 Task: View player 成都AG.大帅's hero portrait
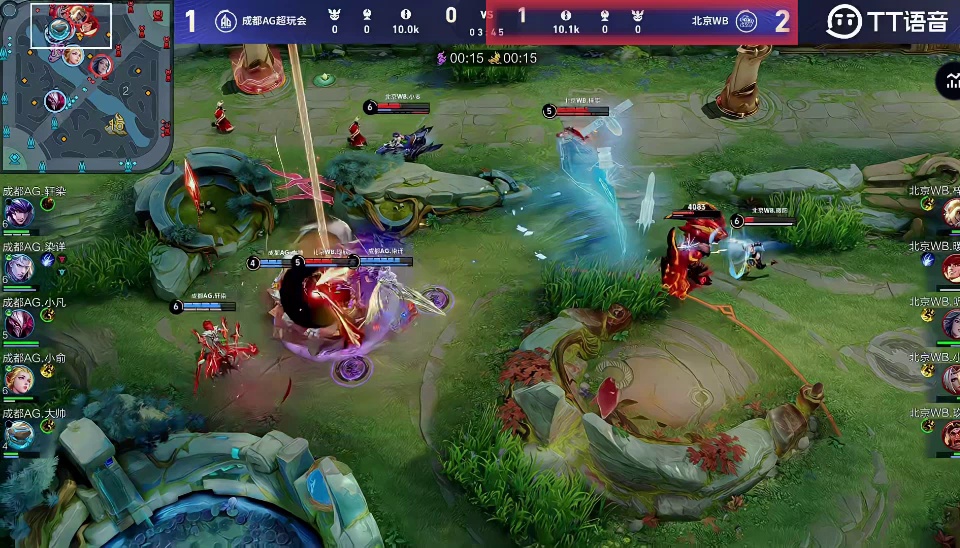pos(17,434)
